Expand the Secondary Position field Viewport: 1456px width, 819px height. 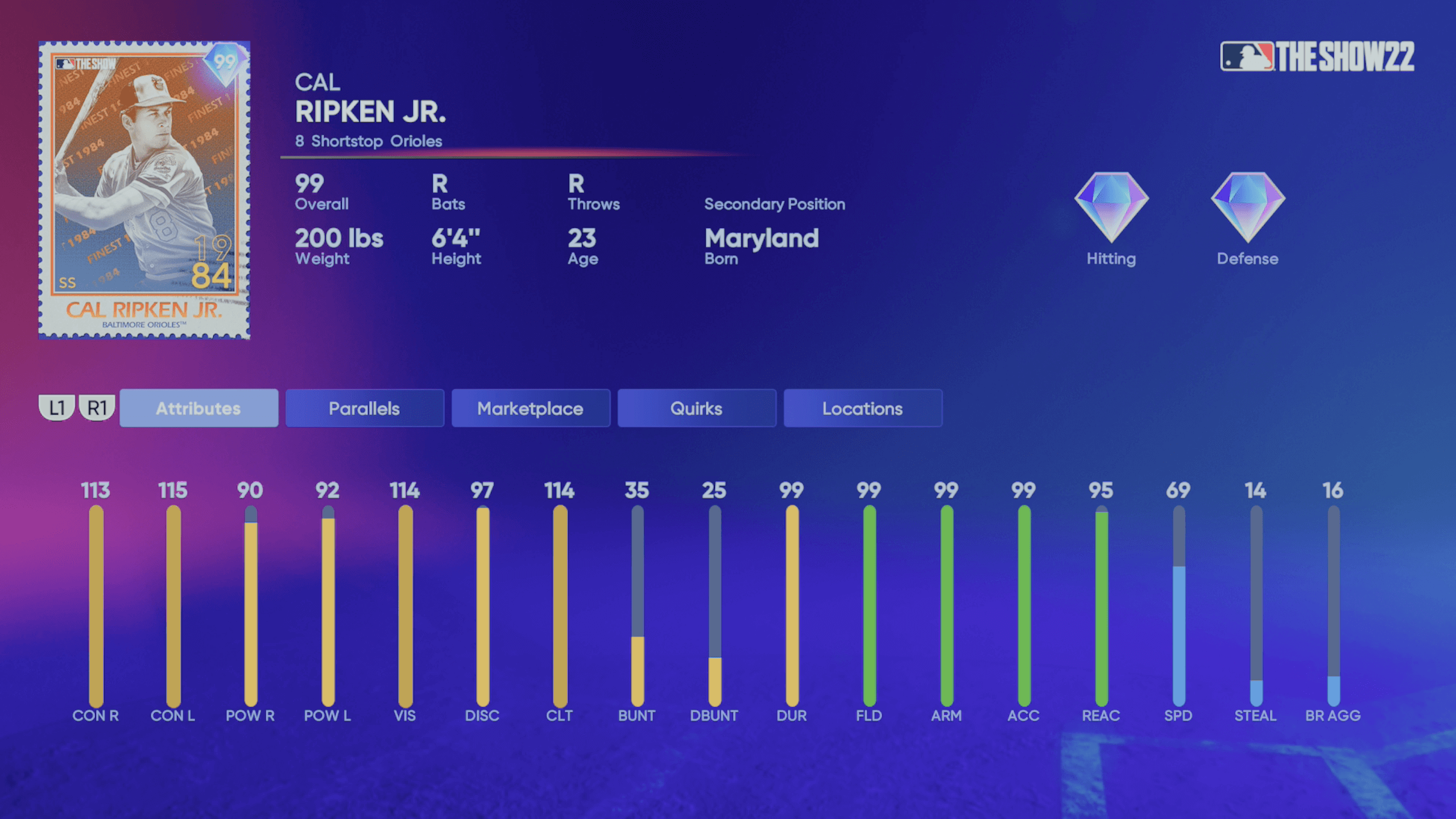(775, 205)
